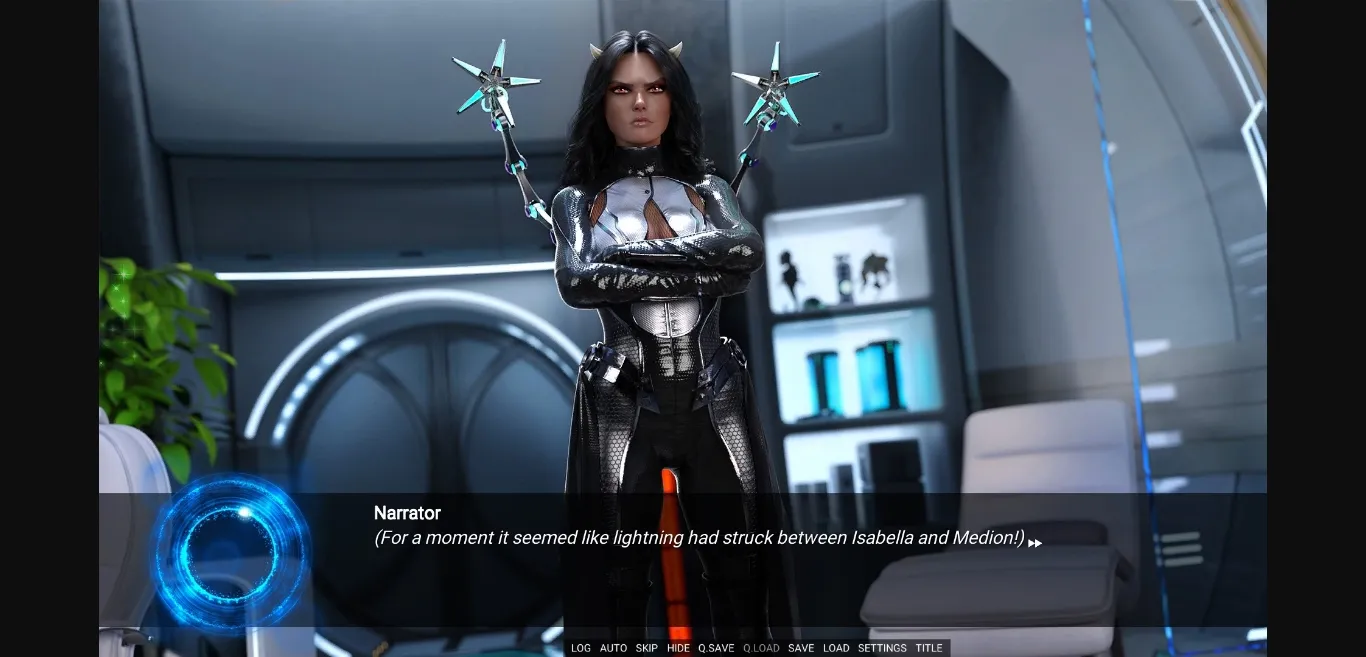1366x657 pixels.
Task: Make a quick save with Q.SAVE
Action: 716,648
